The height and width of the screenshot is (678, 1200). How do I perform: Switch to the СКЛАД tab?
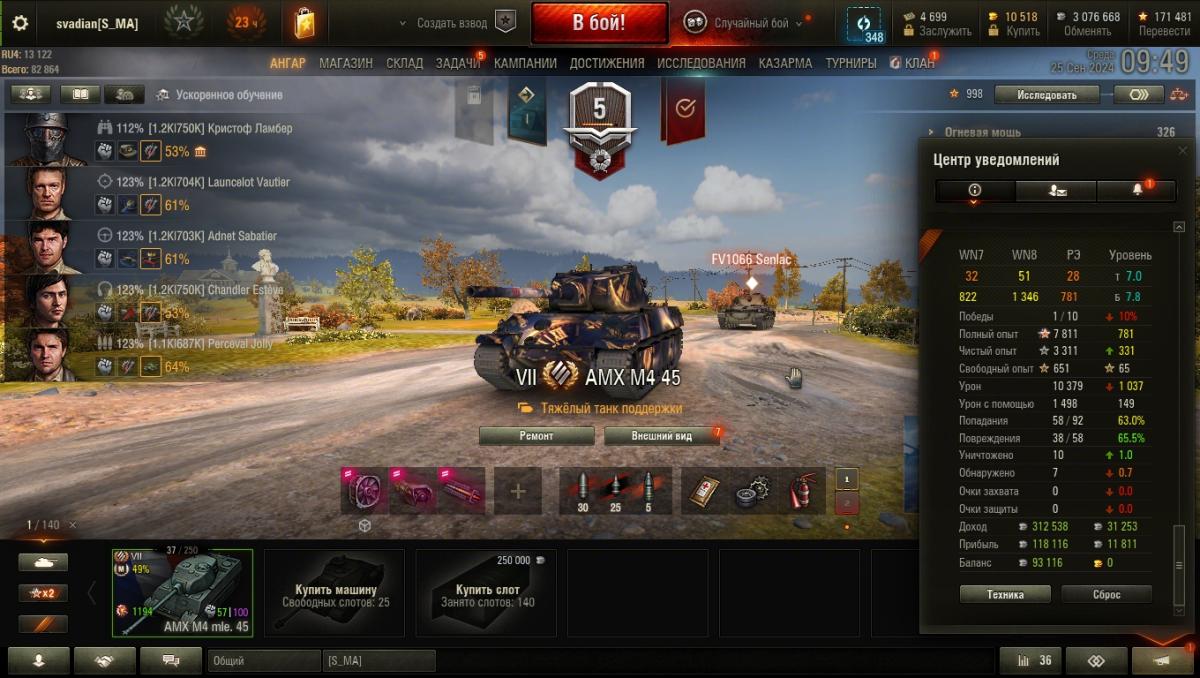coord(404,63)
